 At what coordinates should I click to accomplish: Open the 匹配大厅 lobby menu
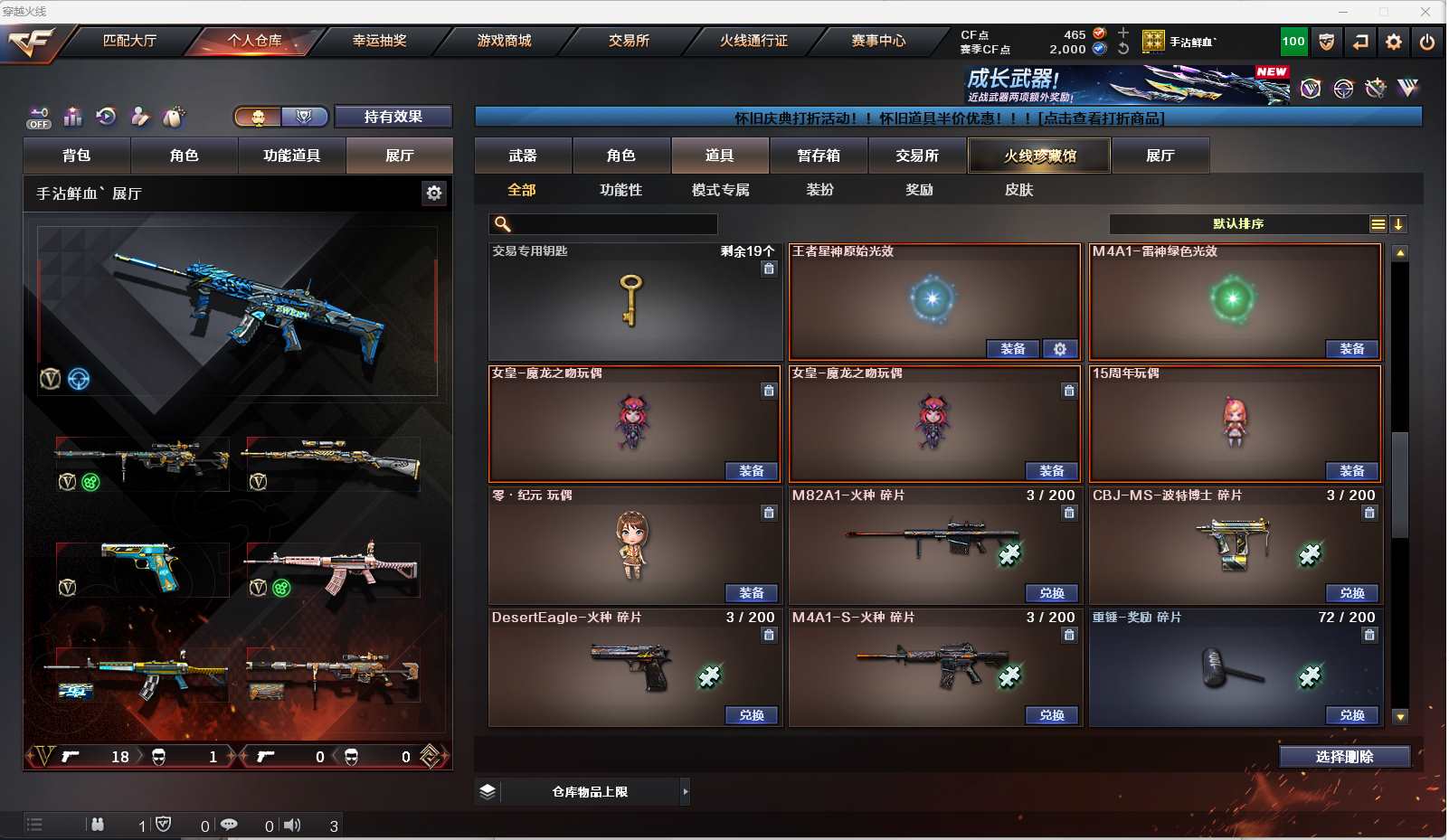(129, 41)
